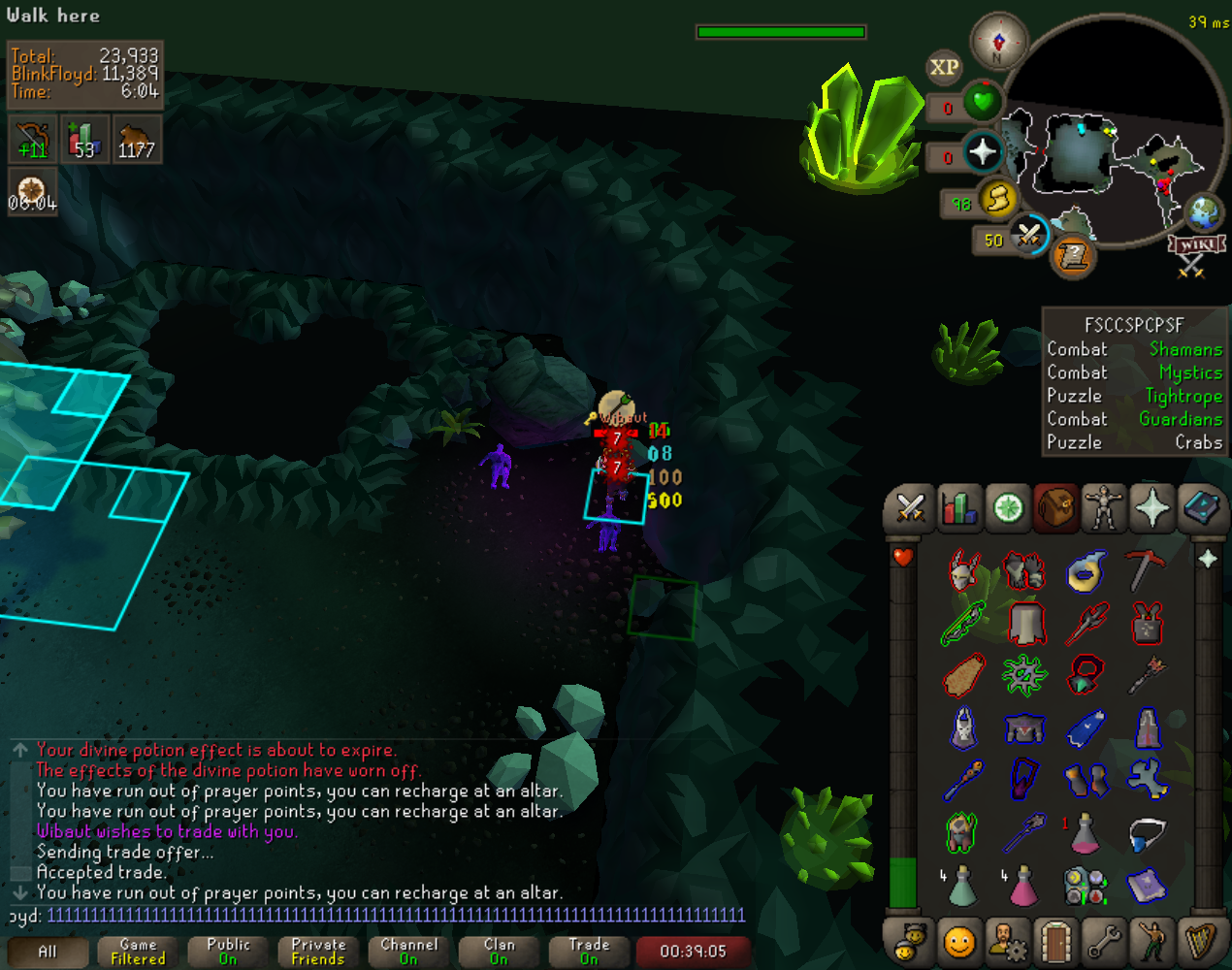Open the Emotes tab
This screenshot has width=1232, height=970.
1151,941
